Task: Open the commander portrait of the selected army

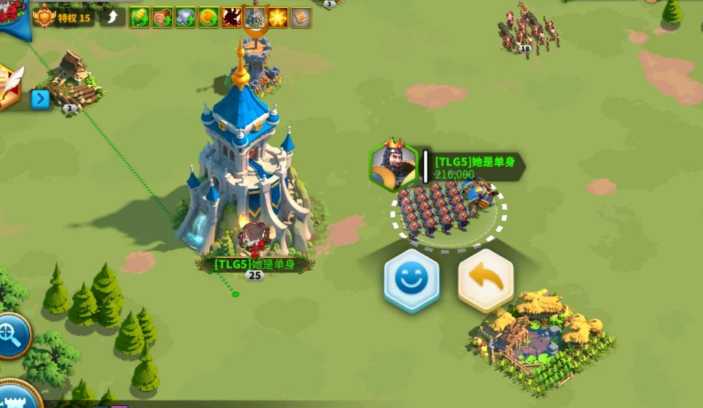Action: pos(393,165)
